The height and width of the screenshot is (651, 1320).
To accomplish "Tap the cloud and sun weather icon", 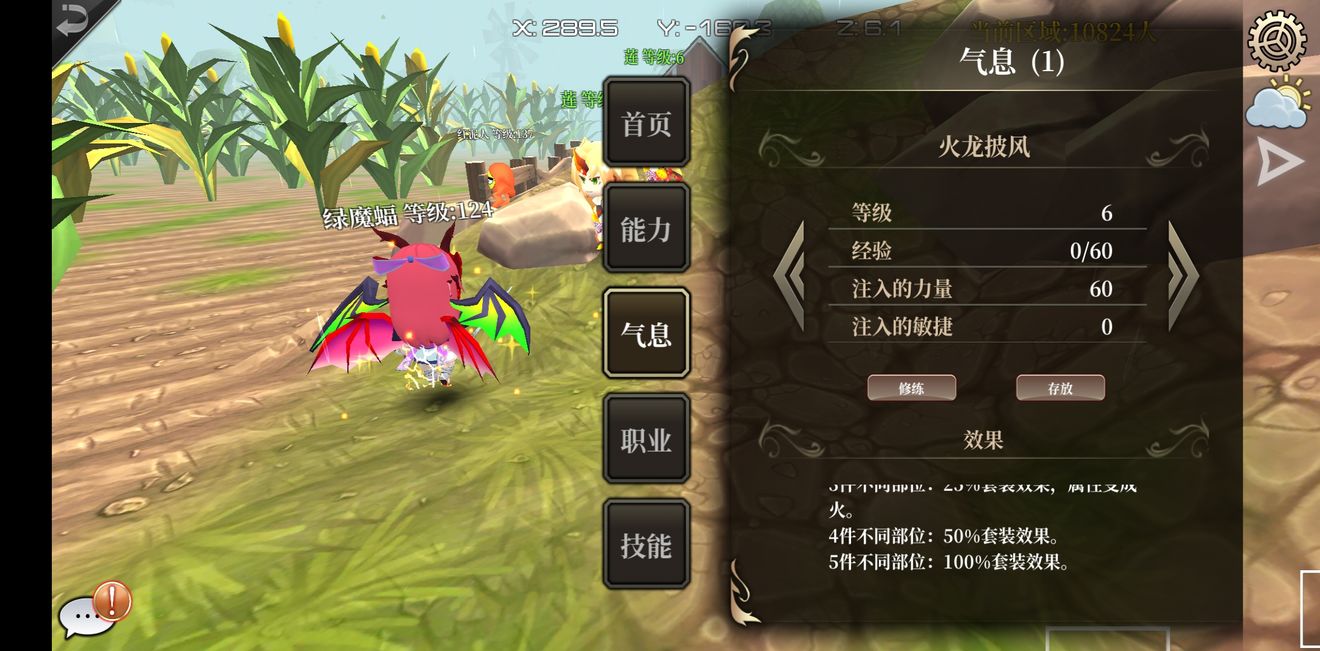I will click(1277, 102).
